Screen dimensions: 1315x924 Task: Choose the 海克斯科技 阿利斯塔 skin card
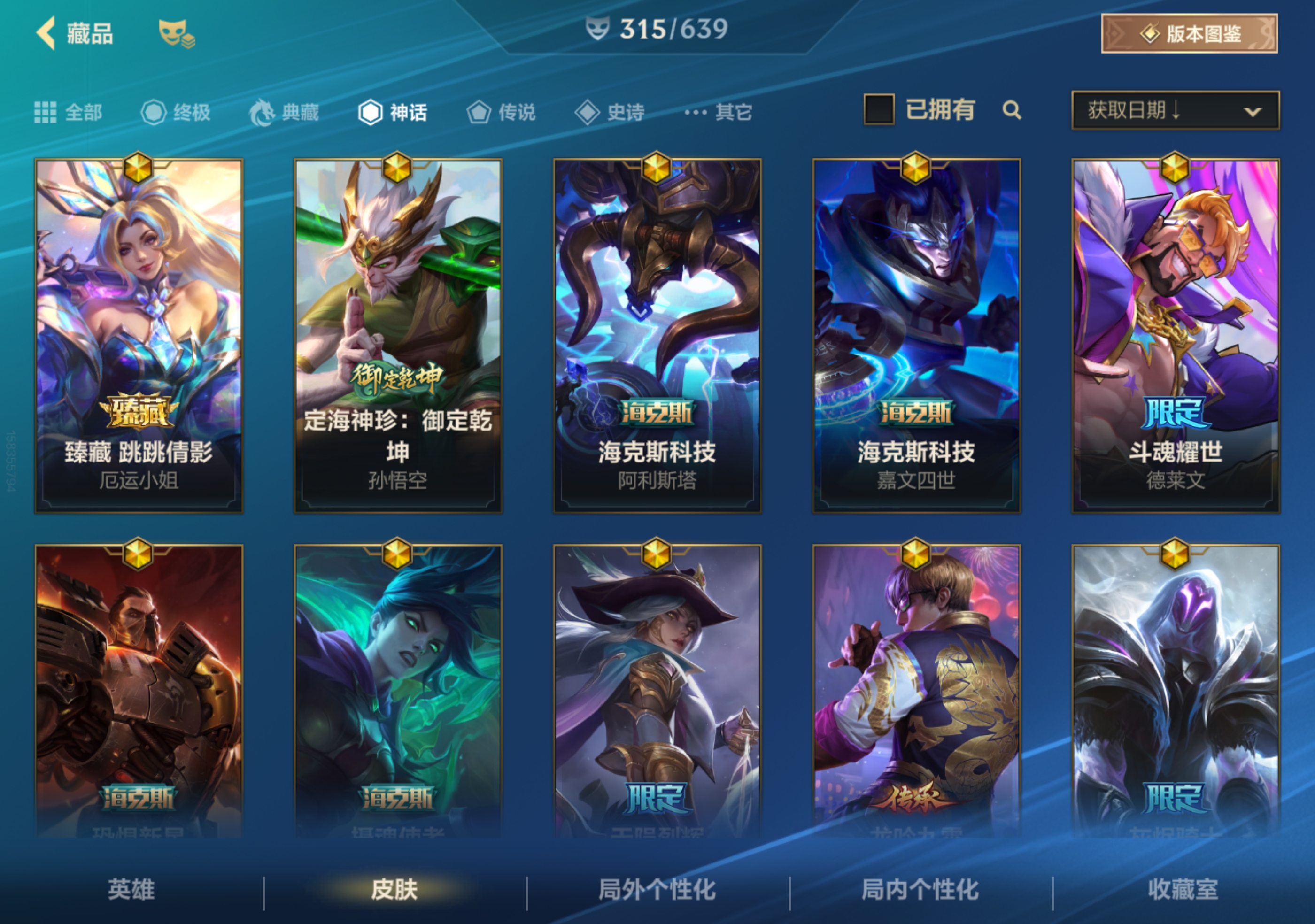point(657,336)
